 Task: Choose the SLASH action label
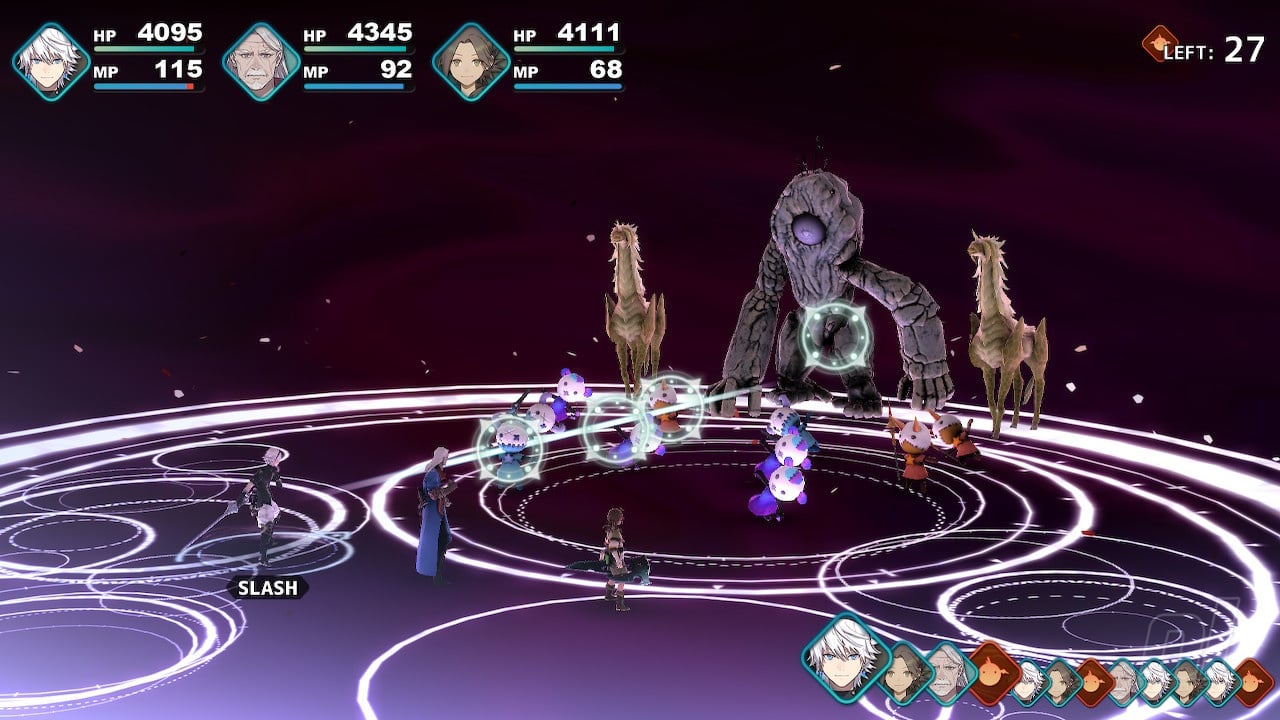coord(267,588)
